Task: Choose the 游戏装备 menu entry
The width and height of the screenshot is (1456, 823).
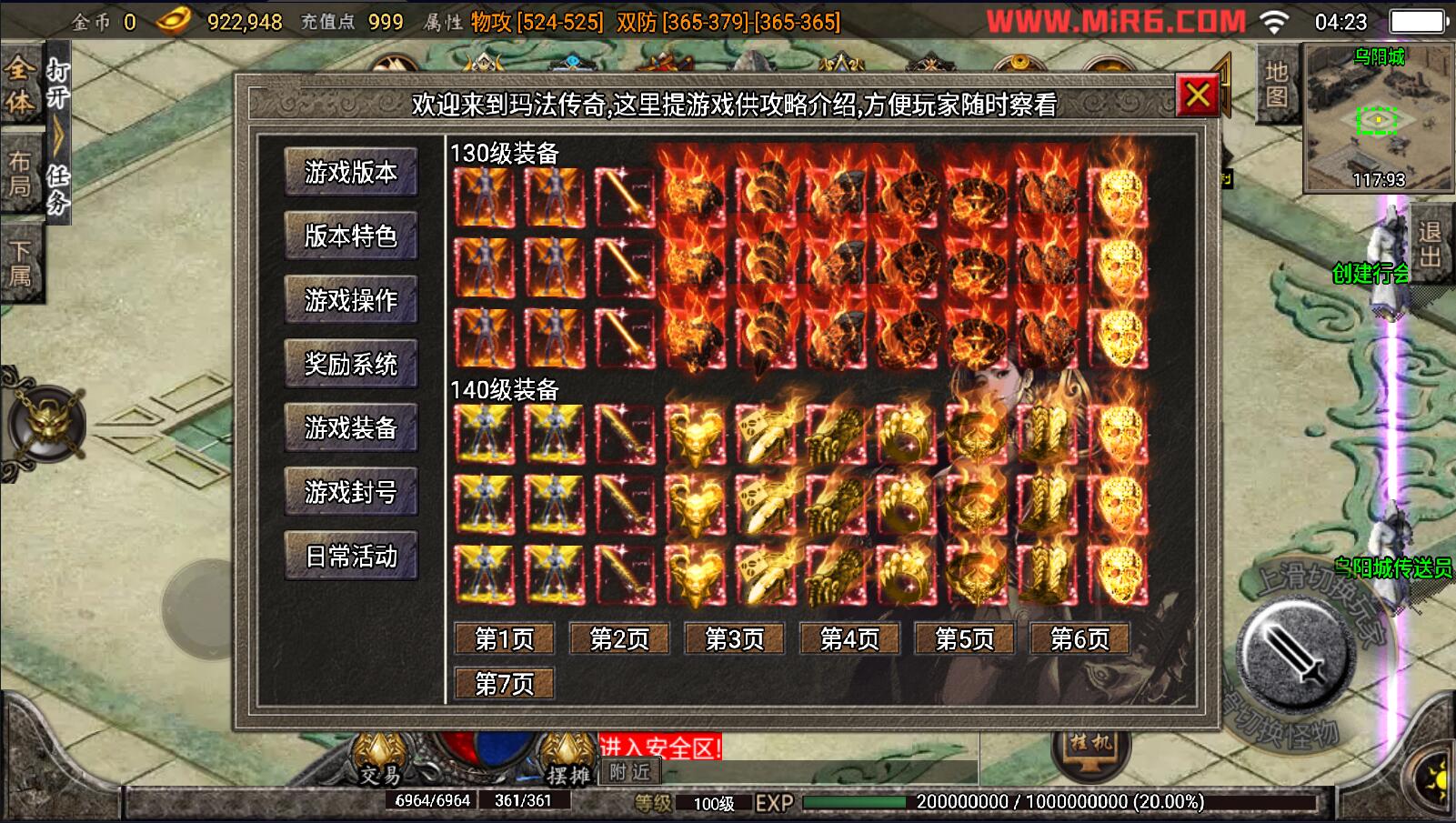Action: (x=350, y=427)
